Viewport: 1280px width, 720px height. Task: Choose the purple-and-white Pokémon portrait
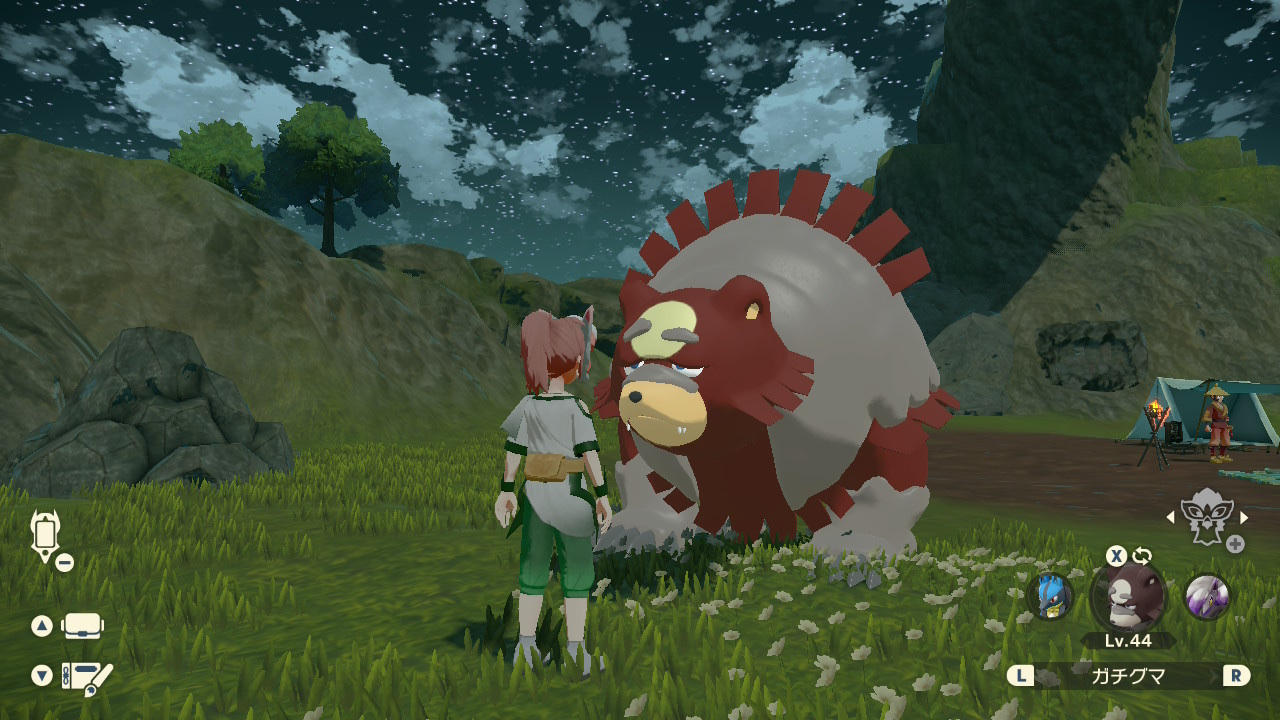(x=1206, y=596)
